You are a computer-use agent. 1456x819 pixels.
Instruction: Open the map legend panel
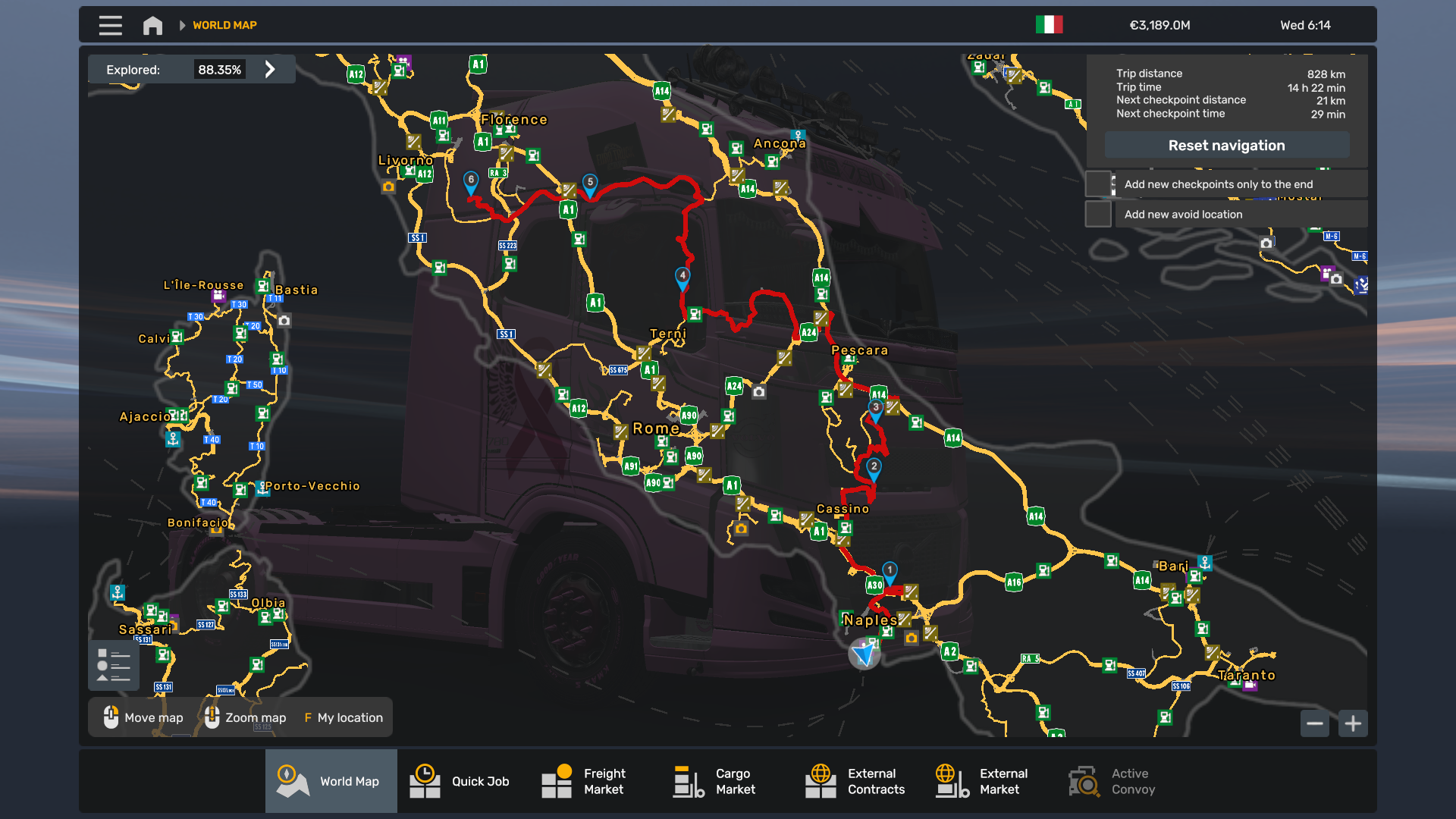coord(114,665)
